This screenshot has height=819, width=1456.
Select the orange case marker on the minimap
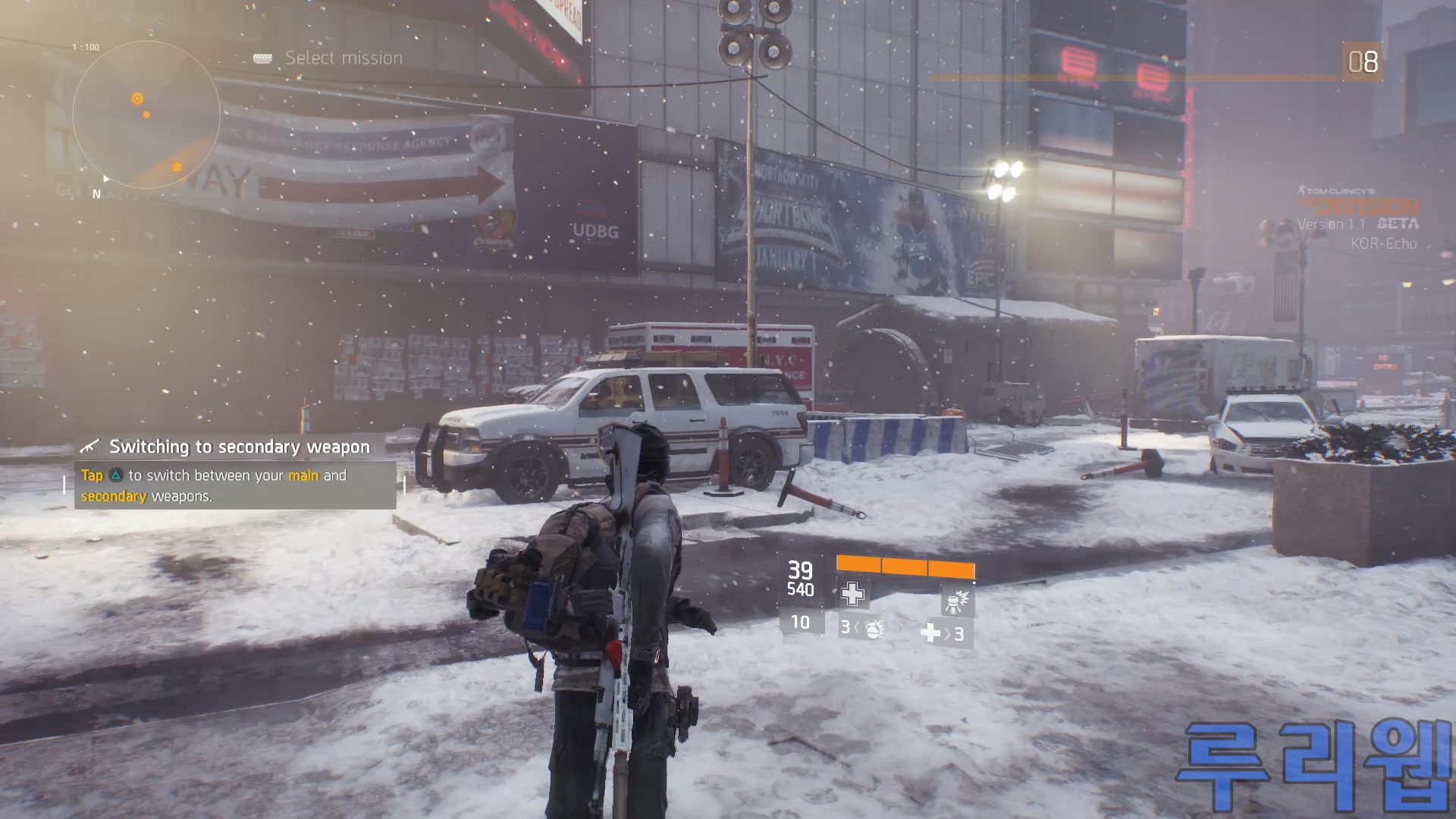(x=177, y=166)
